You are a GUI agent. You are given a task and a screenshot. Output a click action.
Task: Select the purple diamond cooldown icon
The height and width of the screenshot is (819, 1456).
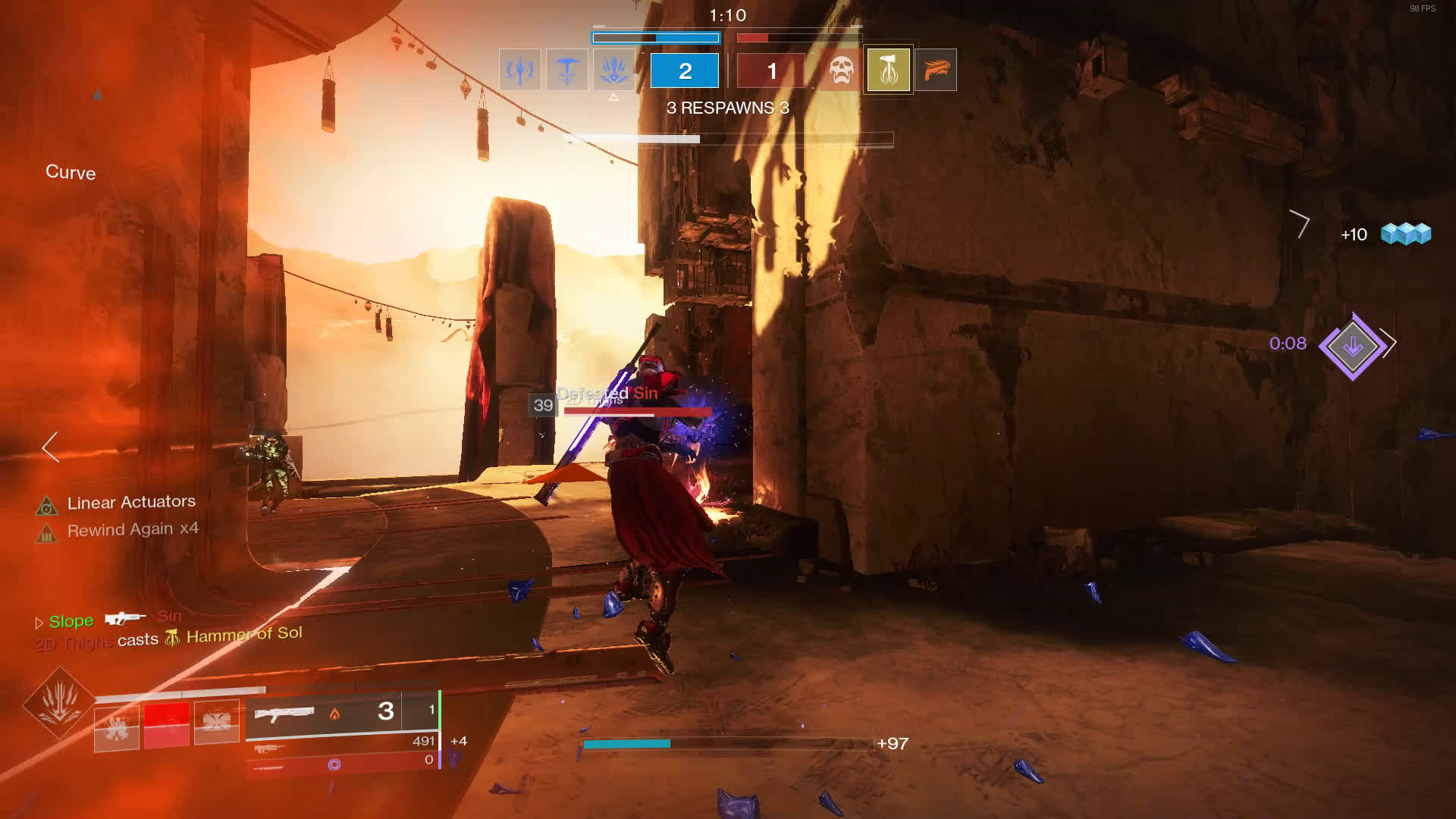pyautogui.click(x=1352, y=346)
